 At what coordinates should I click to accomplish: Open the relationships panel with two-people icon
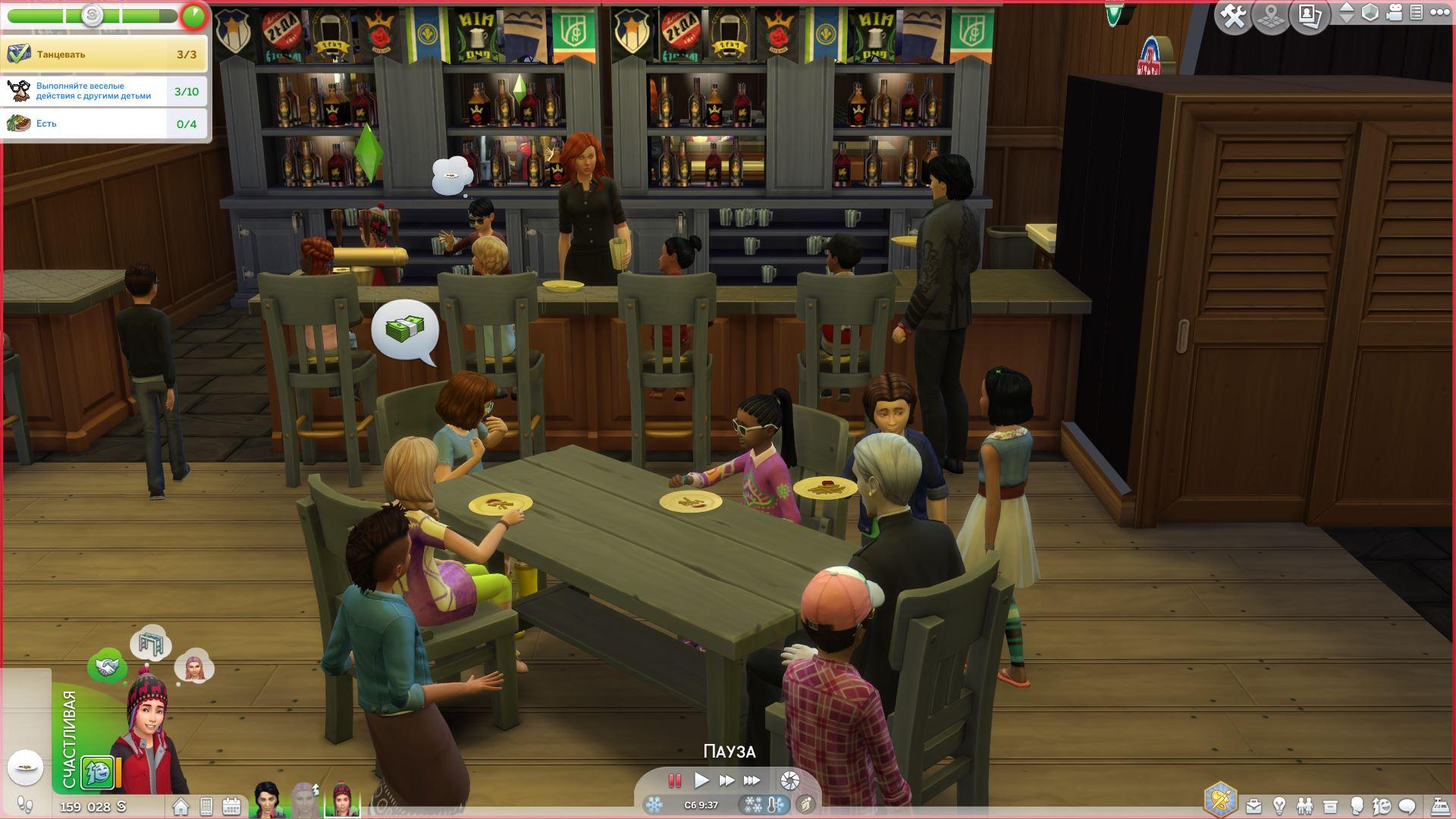[1304, 805]
